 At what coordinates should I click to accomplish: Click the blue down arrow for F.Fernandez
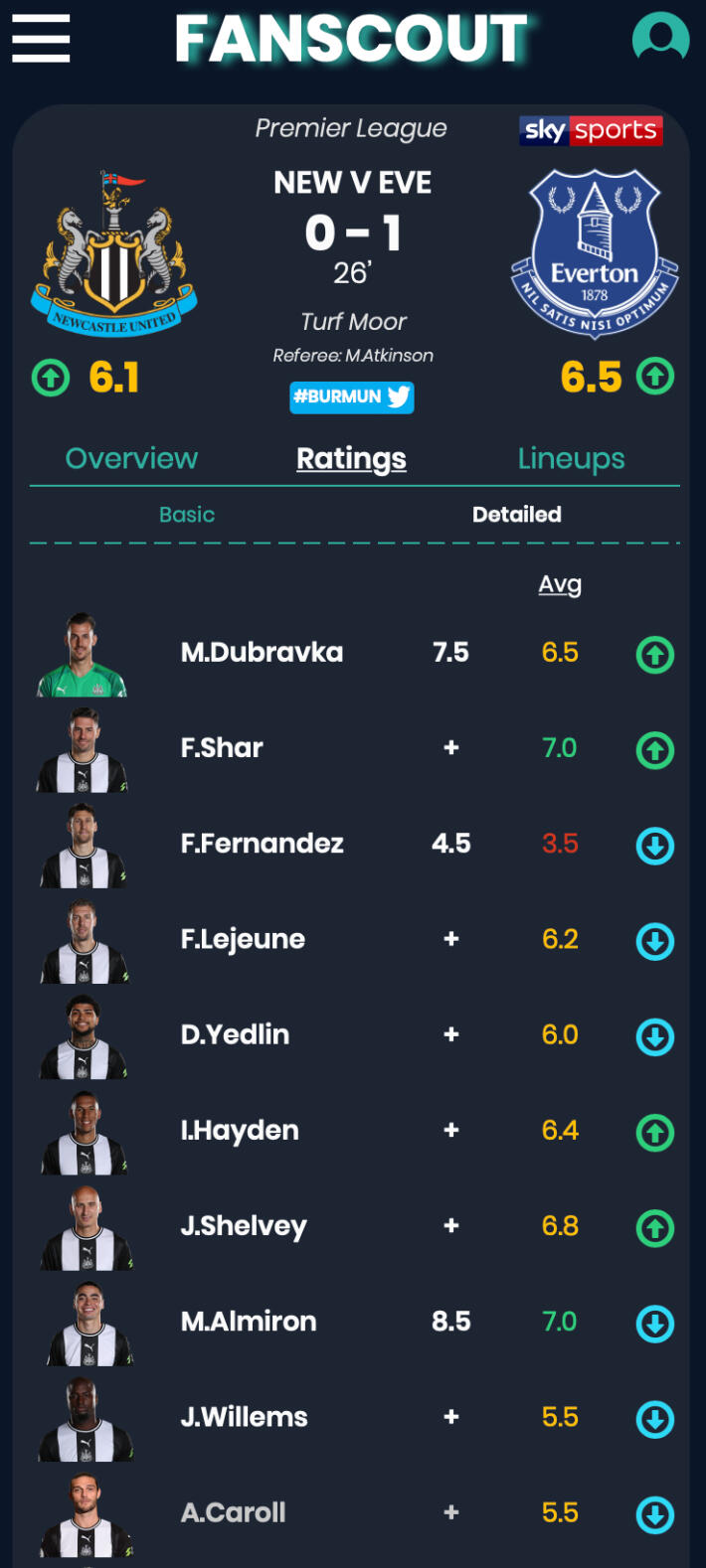click(654, 846)
